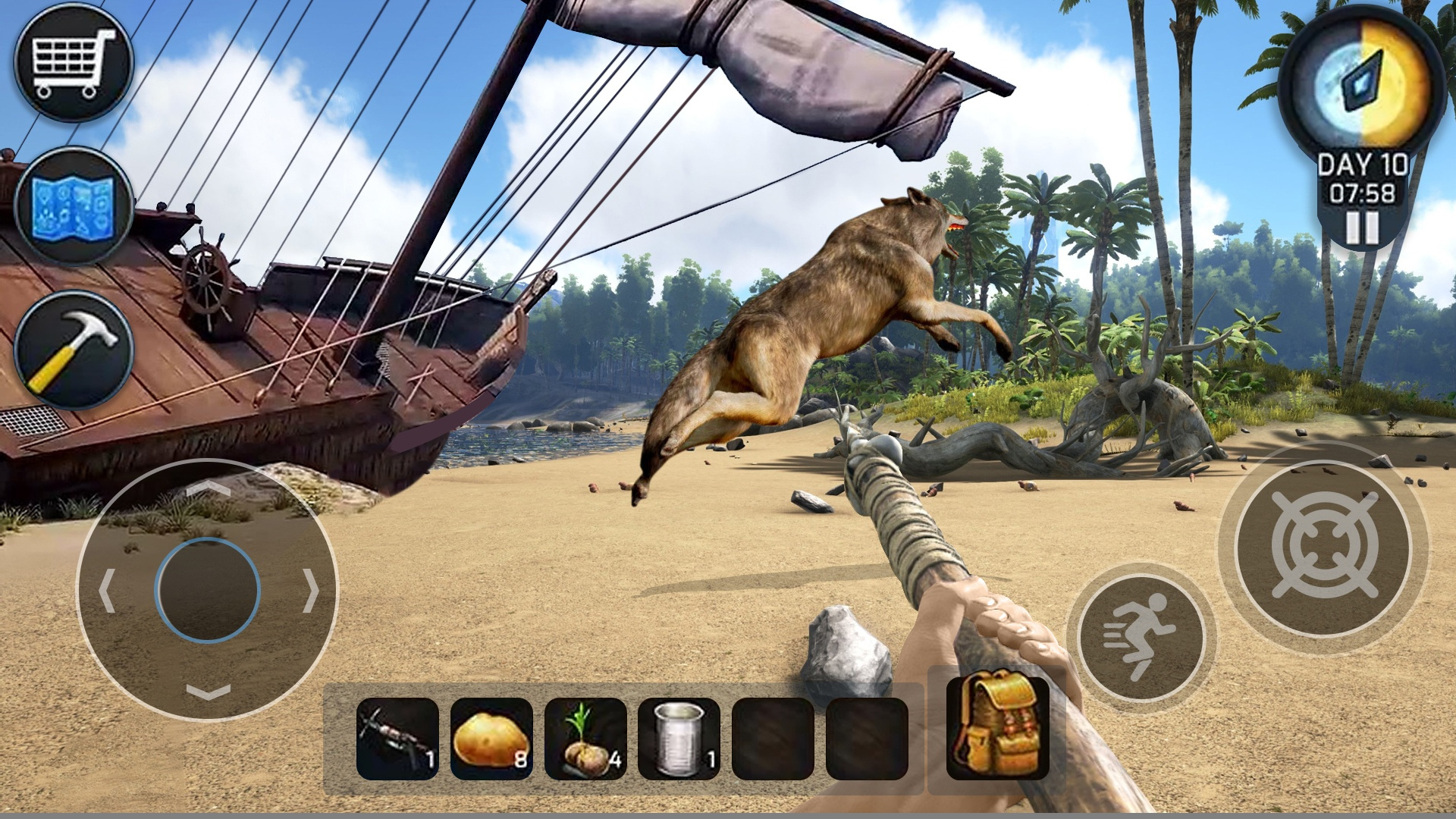Tap the joystick left arrow
Screen dimensions: 1456x819
click(106, 590)
